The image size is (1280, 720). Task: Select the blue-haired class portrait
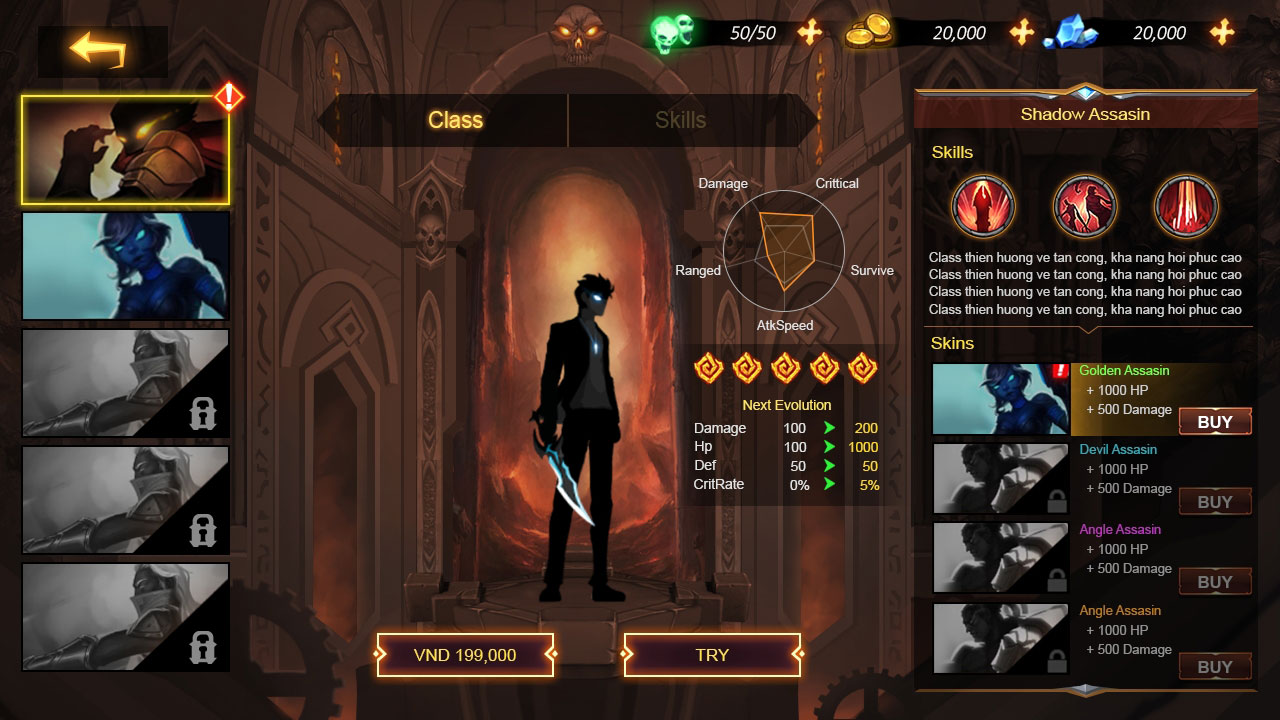tap(126, 266)
